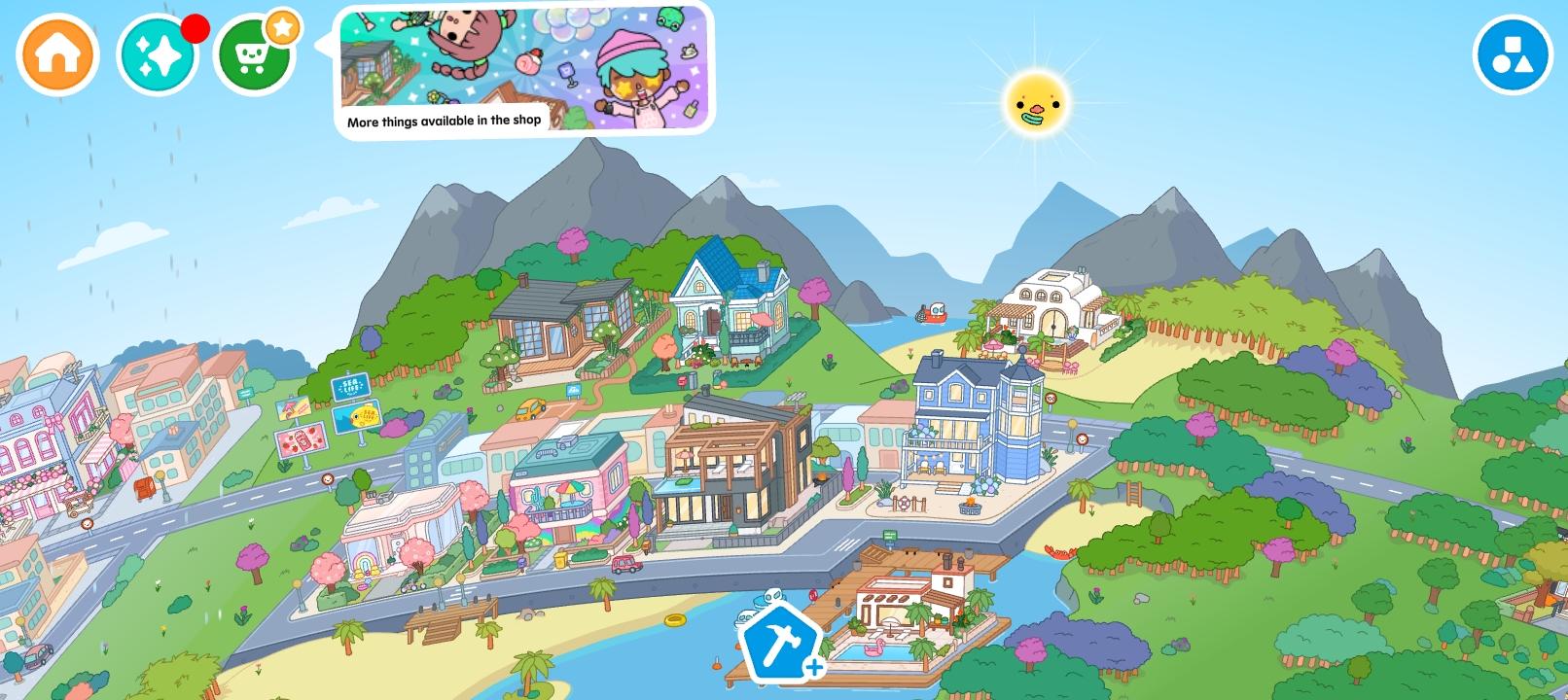Tap the pink flamingo float in the pool
Viewport: 1568px width, 700px height.
(874, 649)
